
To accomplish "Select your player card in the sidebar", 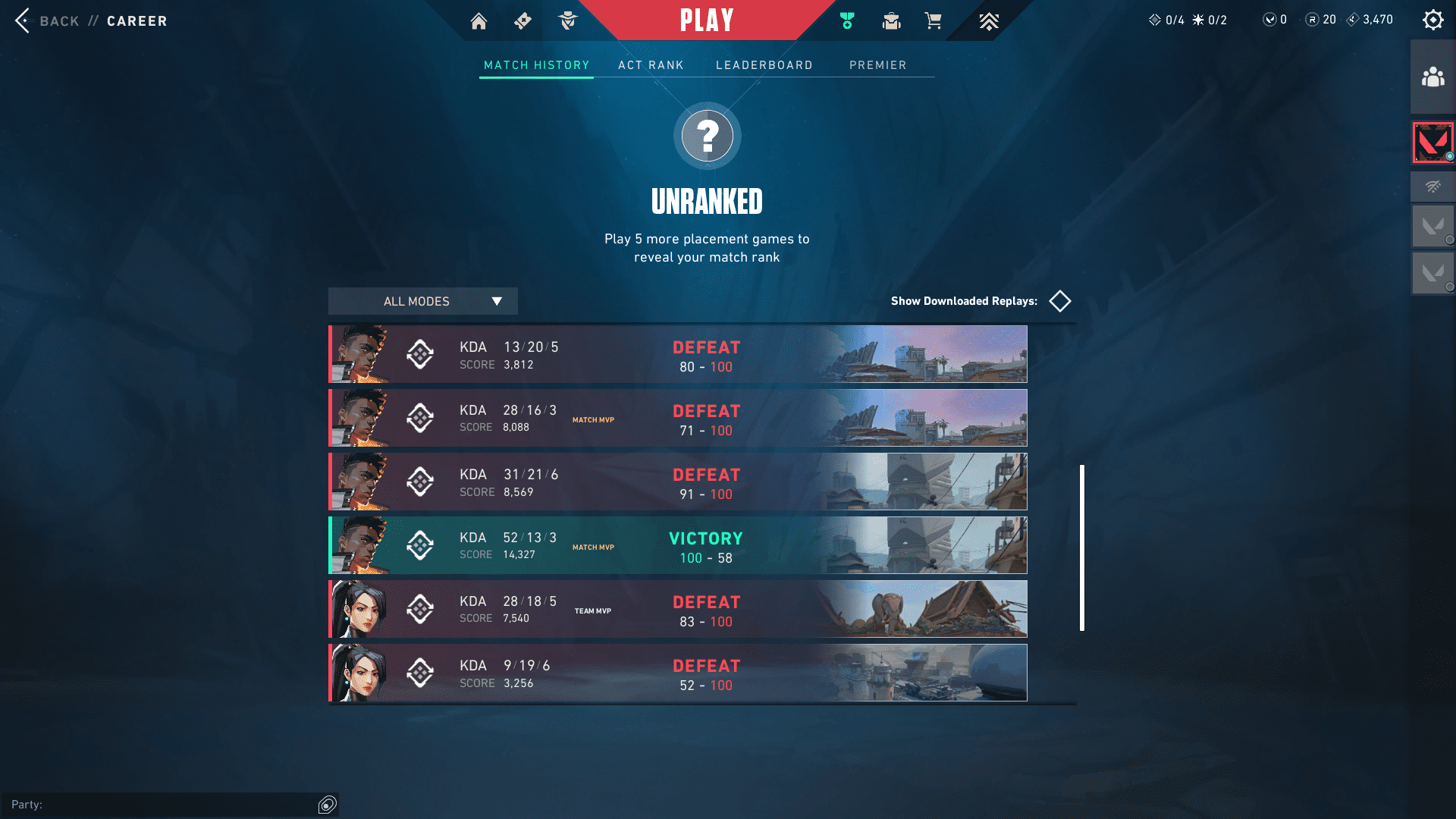I will pyautogui.click(x=1432, y=142).
